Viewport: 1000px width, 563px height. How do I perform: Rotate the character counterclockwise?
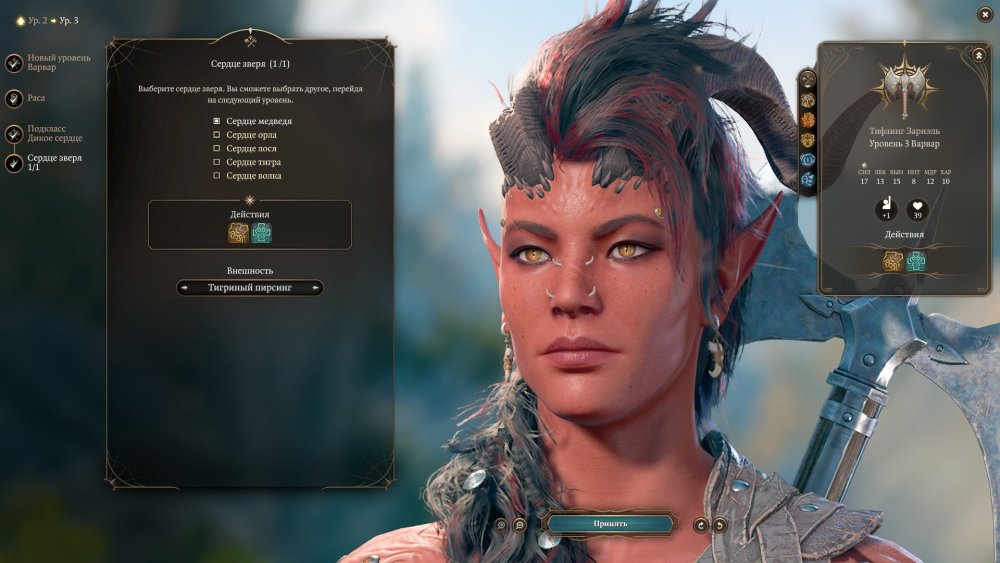(719, 524)
